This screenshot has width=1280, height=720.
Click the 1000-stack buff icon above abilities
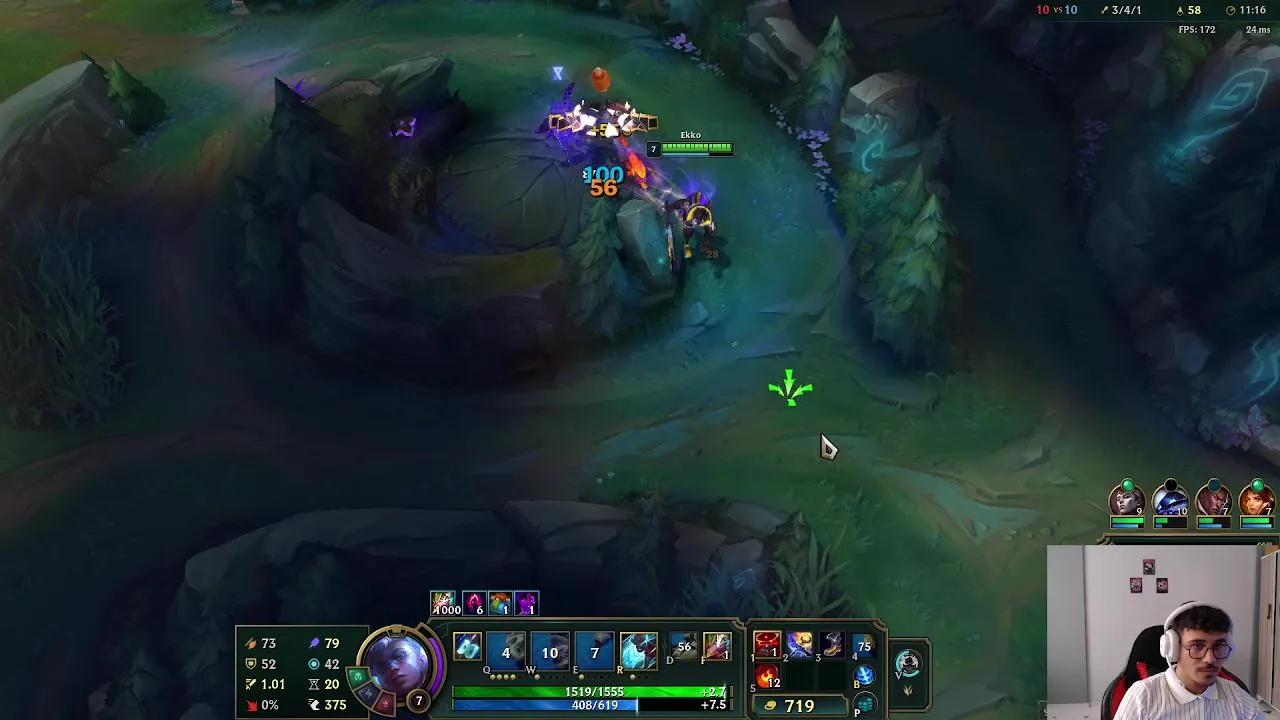[x=445, y=602]
